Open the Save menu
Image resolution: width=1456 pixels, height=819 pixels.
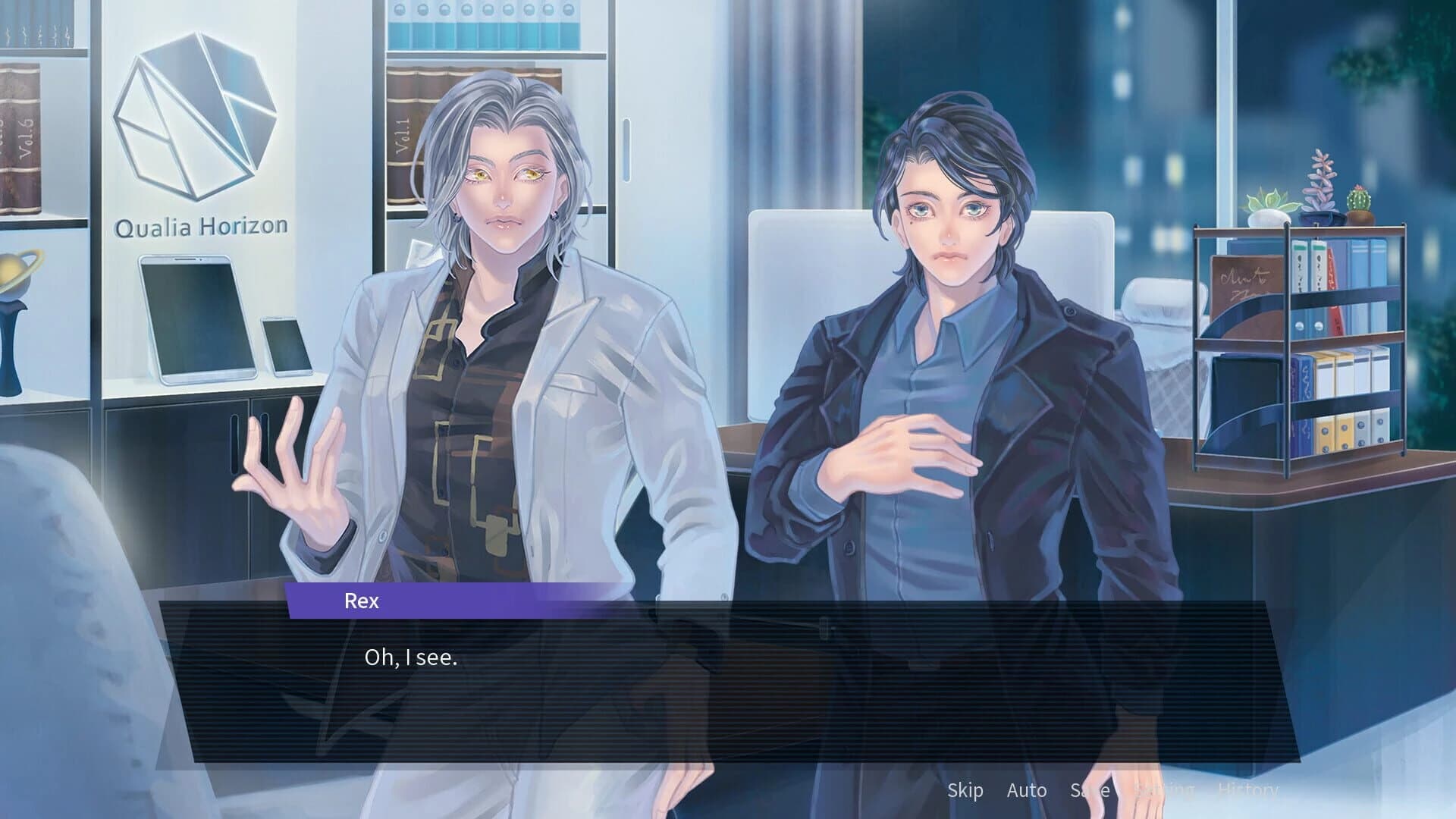click(1090, 790)
